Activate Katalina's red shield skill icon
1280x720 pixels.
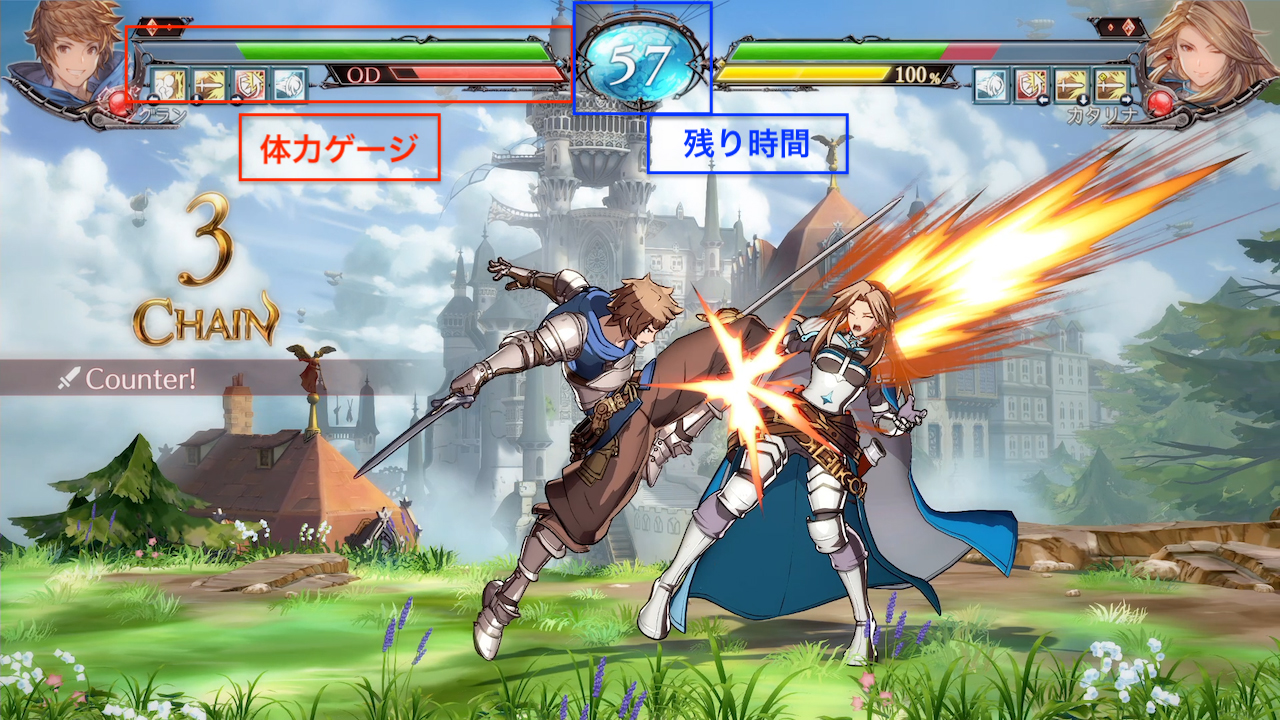(x=1031, y=84)
